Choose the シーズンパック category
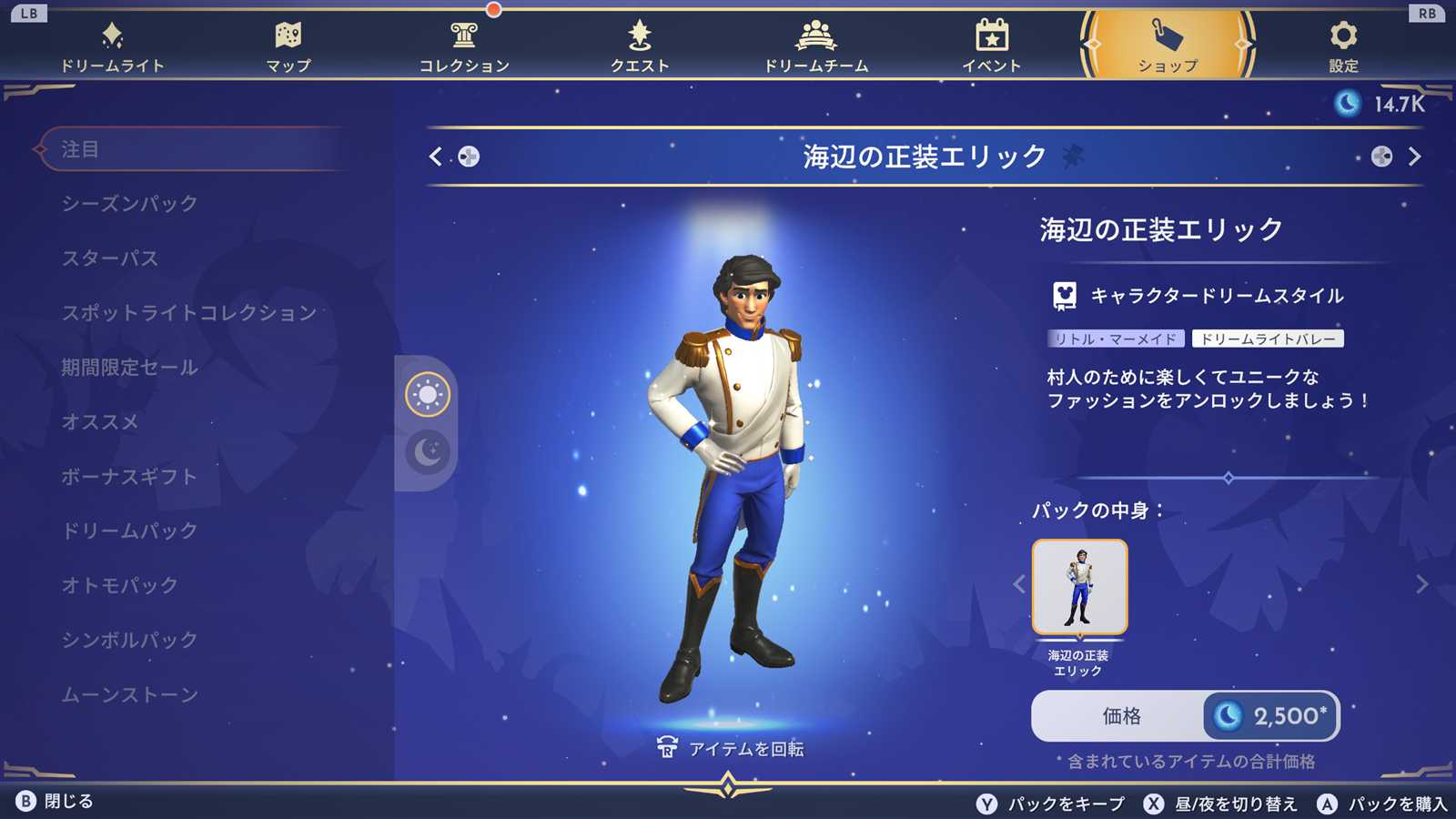 point(129,204)
